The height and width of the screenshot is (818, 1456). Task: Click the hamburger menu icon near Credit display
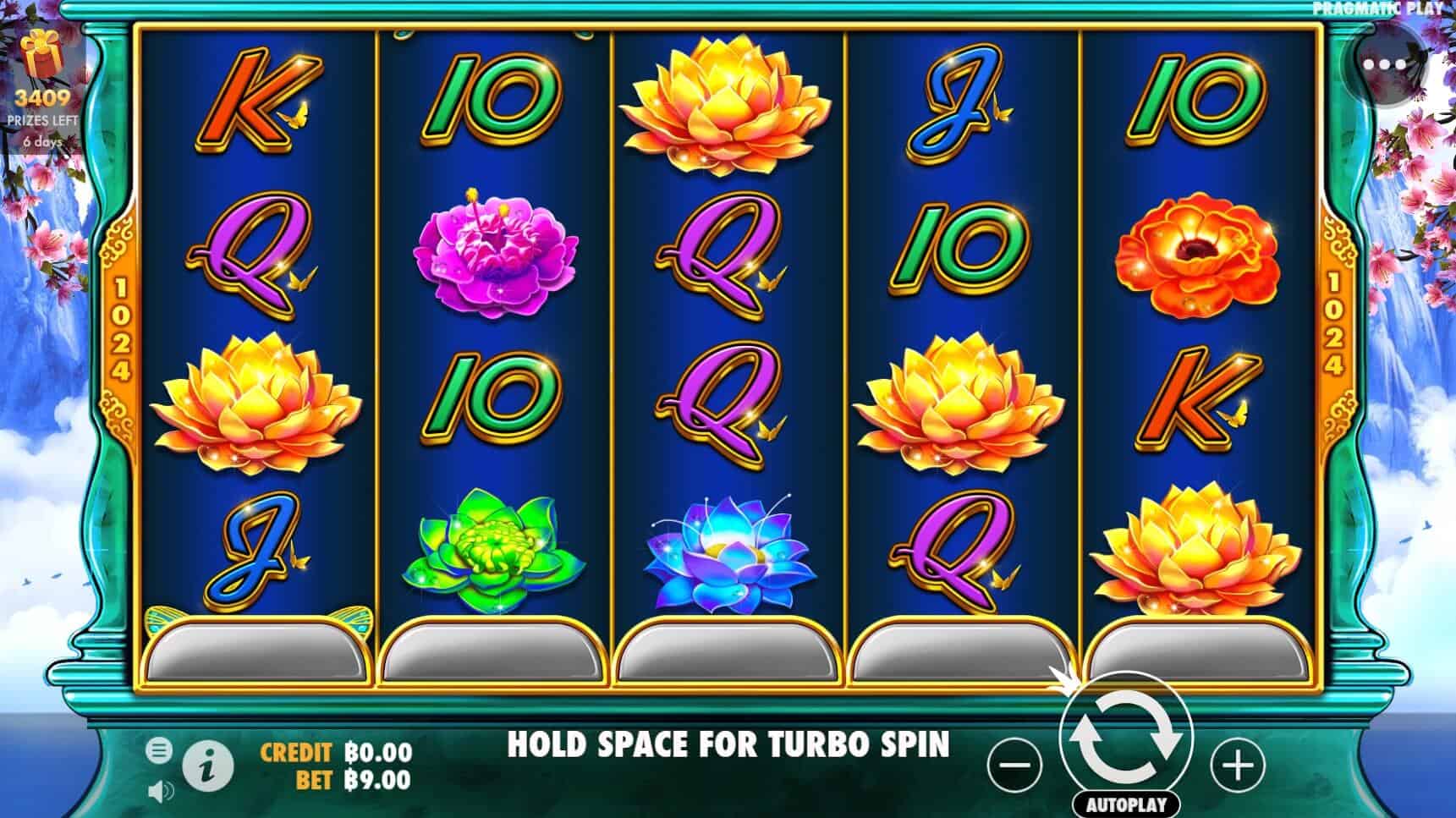coord(158,749)
